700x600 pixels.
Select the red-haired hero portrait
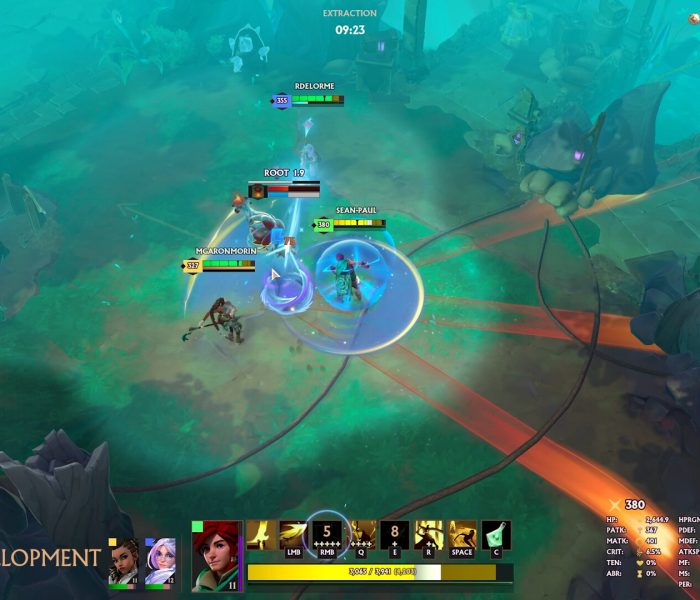(x=217, y=555)
